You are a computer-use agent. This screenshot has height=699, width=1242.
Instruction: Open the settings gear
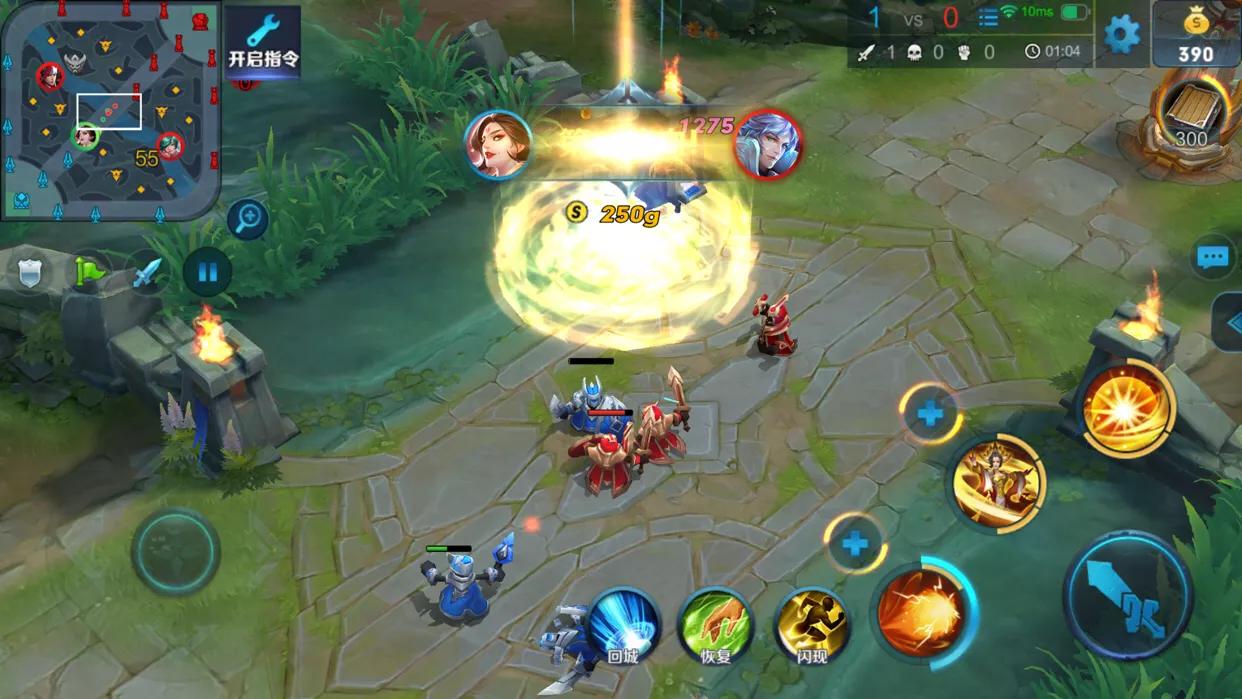point(1121,35)
